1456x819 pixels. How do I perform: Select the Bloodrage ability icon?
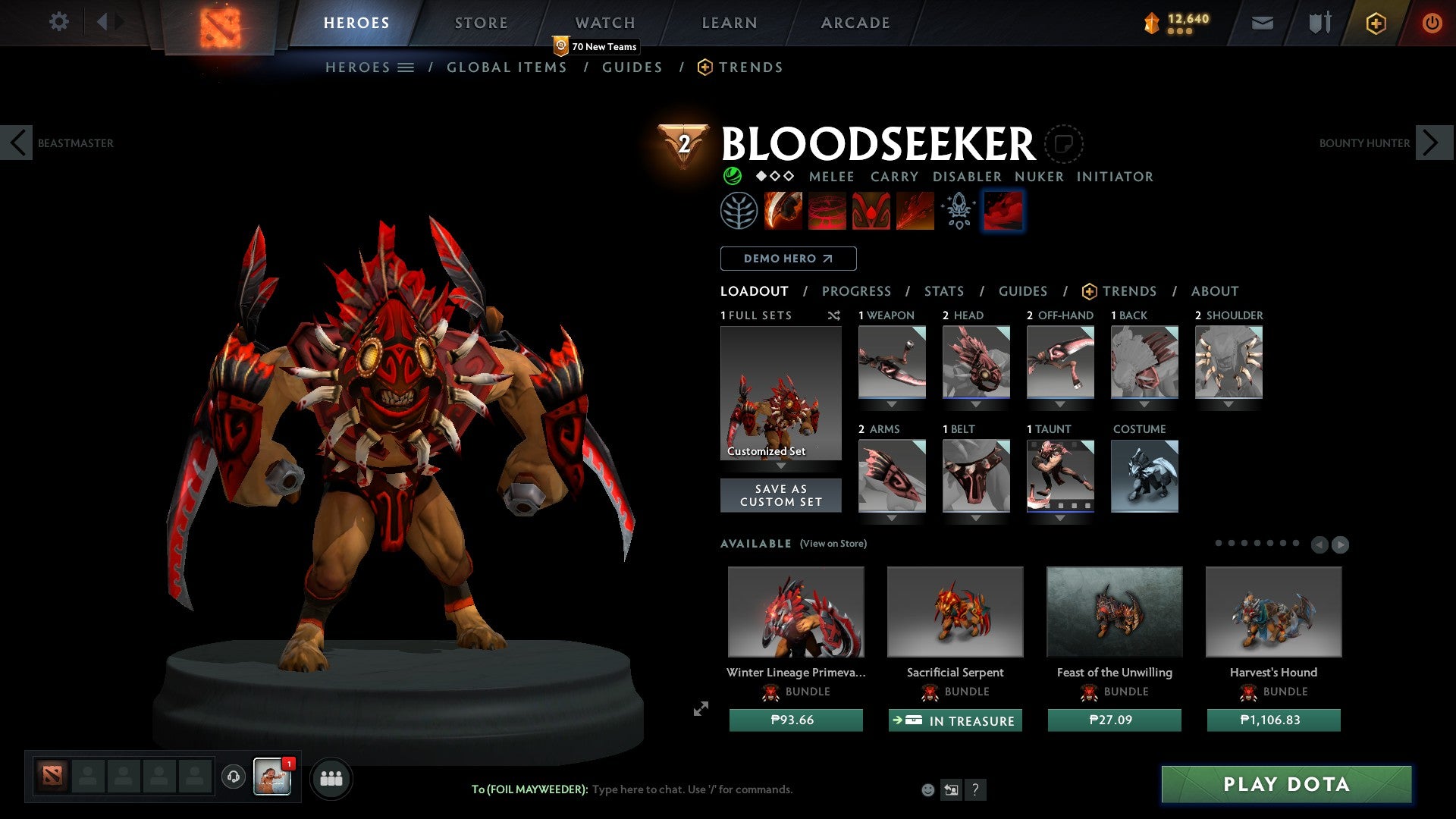[x=783, y=210]
